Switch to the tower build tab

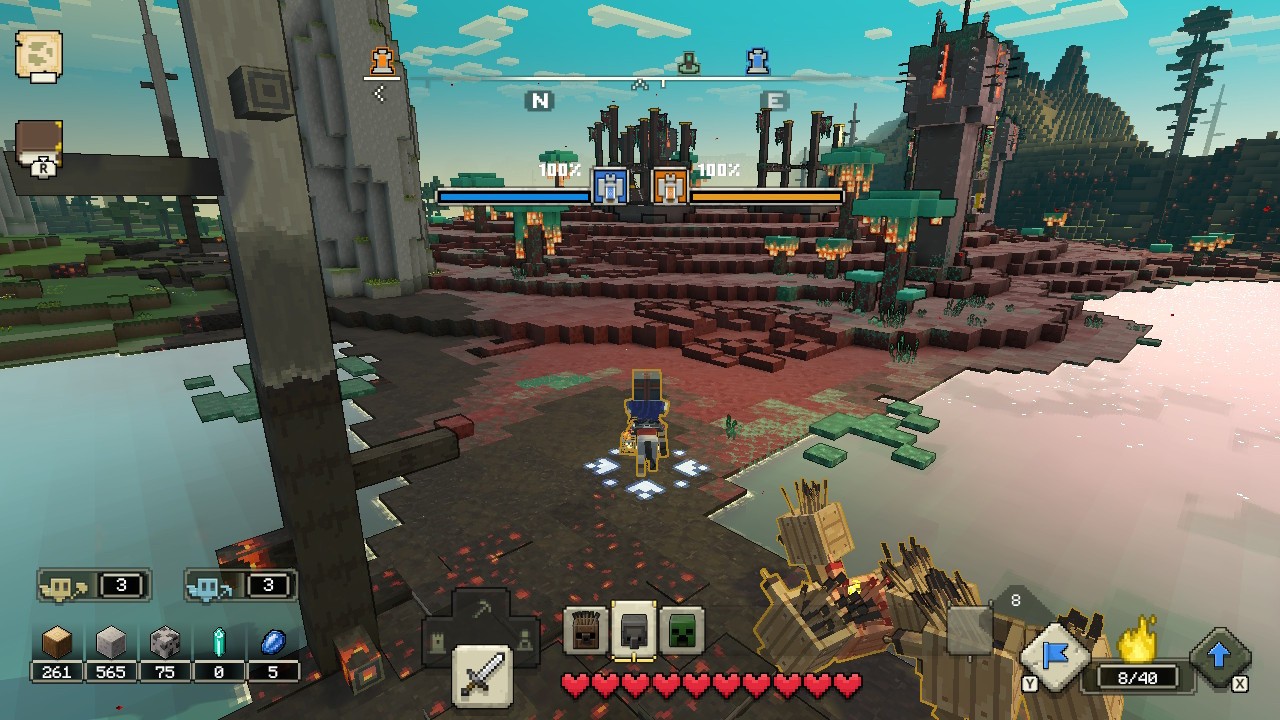coord(438,638)
